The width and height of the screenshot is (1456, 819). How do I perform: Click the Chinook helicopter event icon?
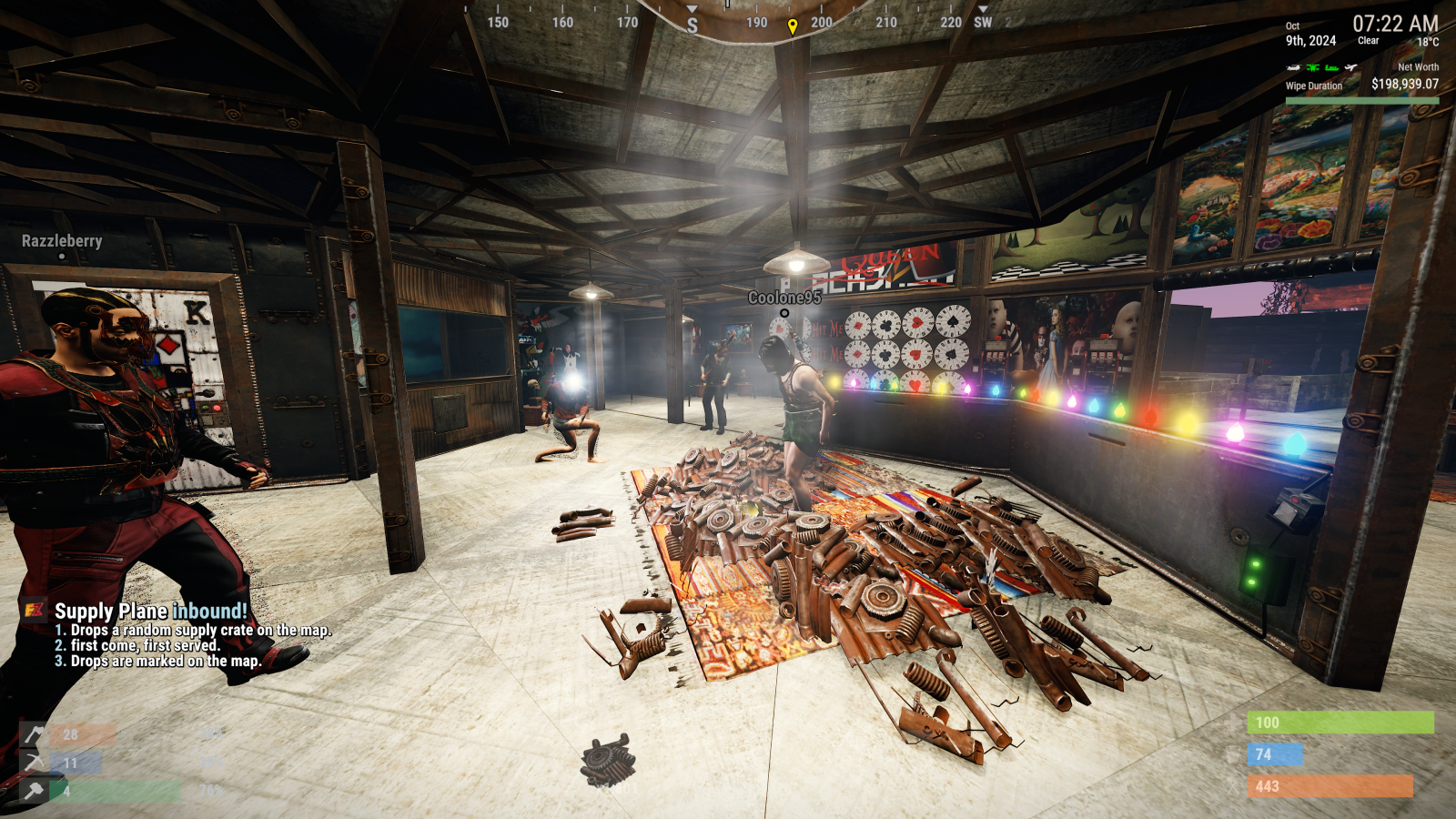pyautogui.click(x=1294, y=67)
